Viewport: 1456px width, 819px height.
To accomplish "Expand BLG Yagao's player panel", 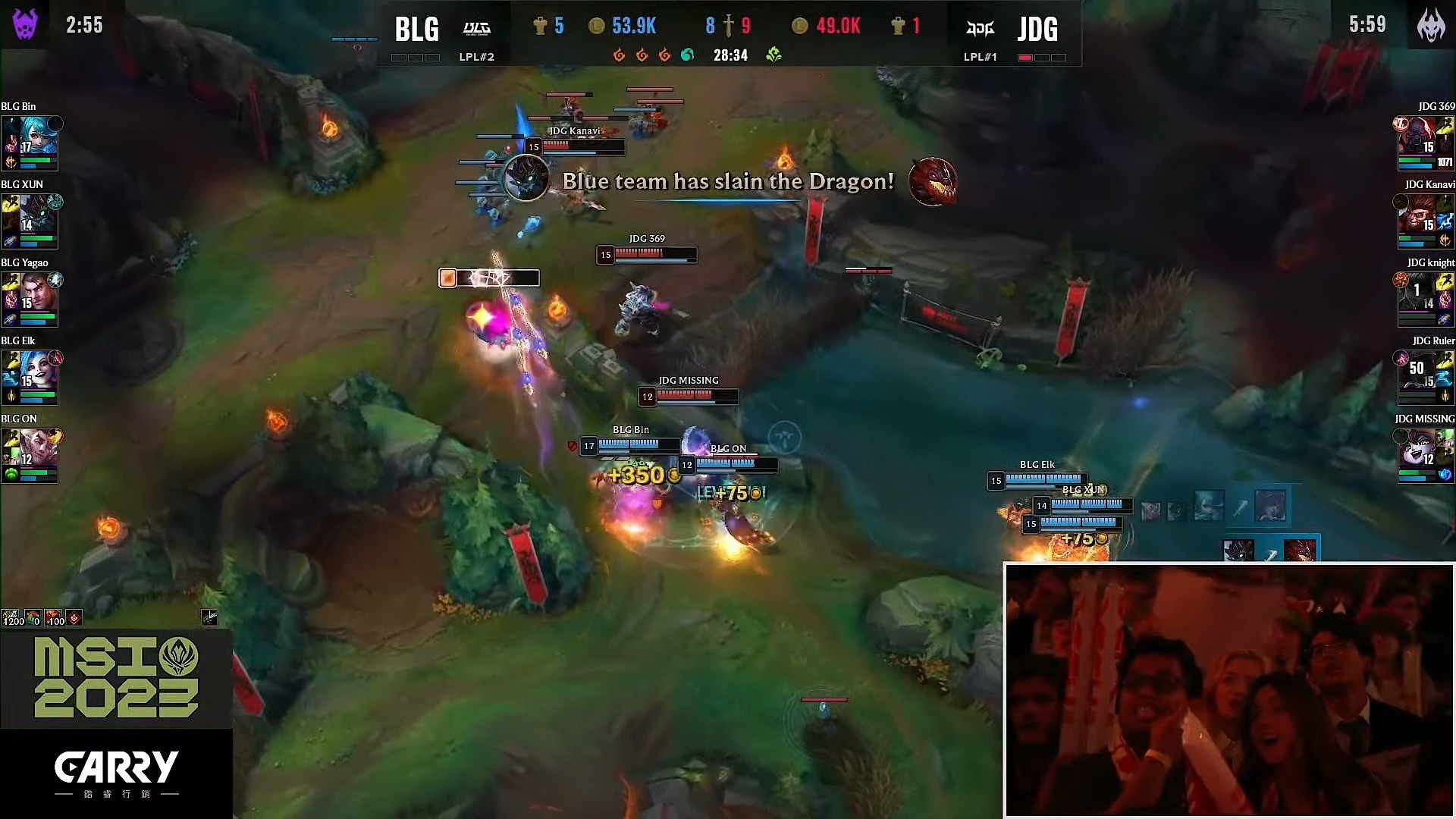I will pyautogui.click(x=30, y=300).
